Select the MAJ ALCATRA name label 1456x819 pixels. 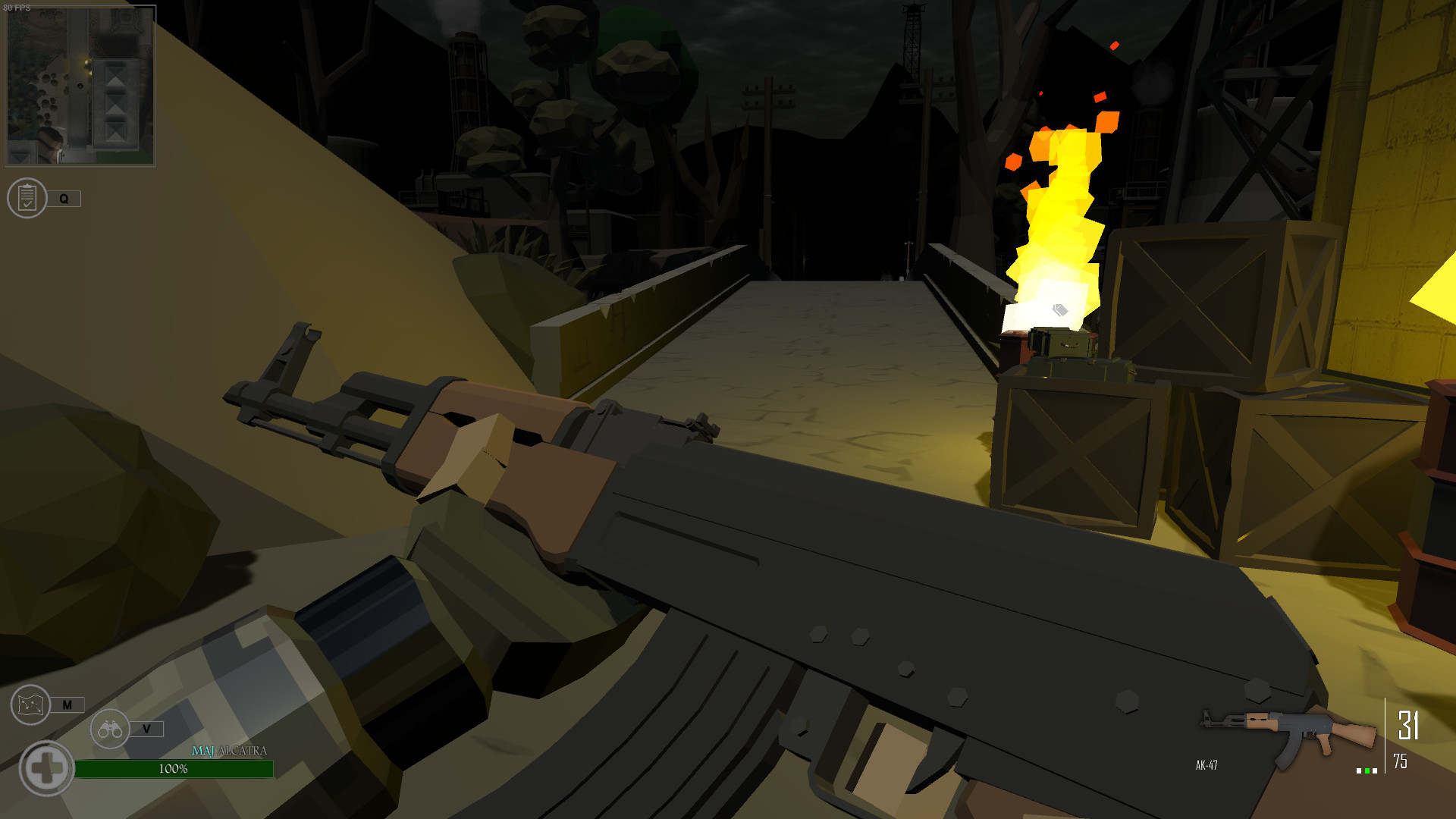[x=229, y=752]
